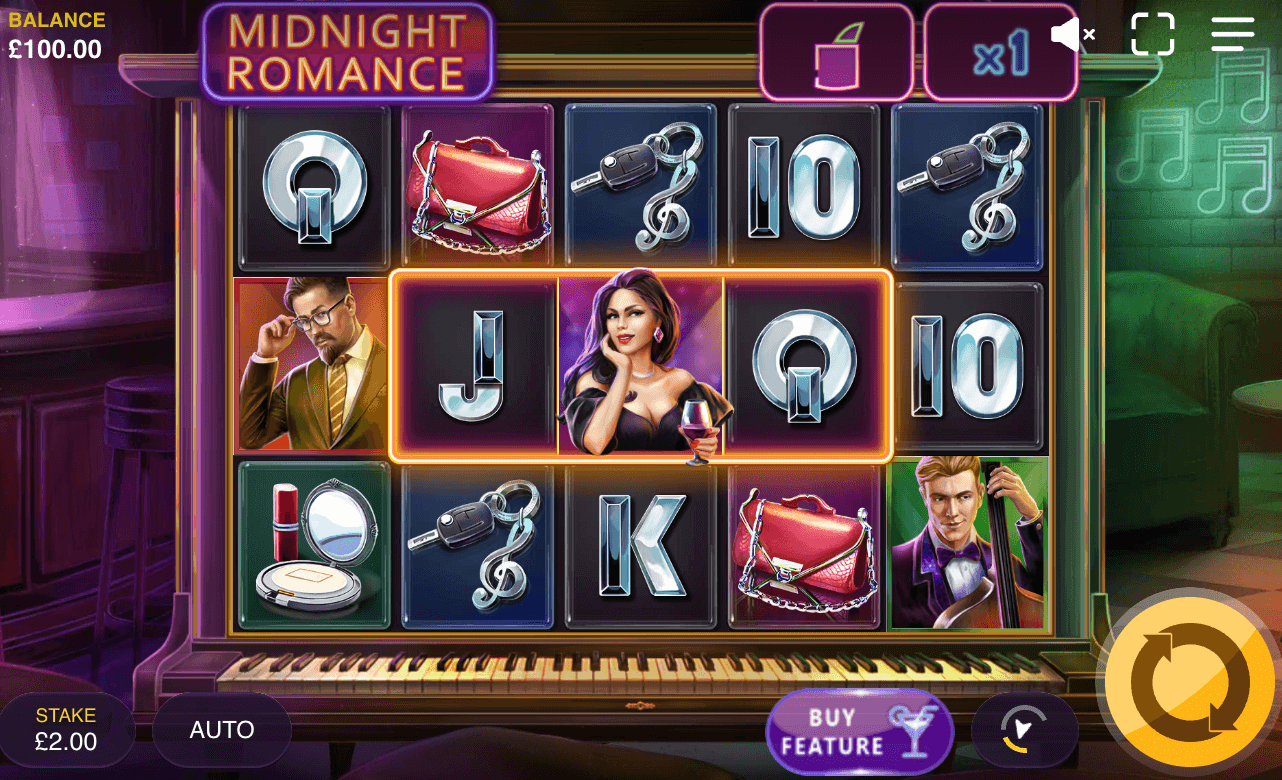Screen dimensions: 1282x780
Task: Click the highlighted woman wild symbol
Action: [640, 365]
